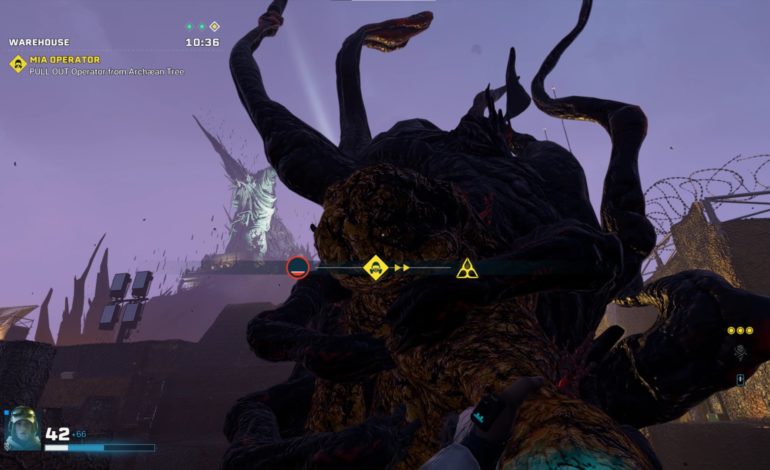Click the objective phase indicator dots

(x=202, y=26)
